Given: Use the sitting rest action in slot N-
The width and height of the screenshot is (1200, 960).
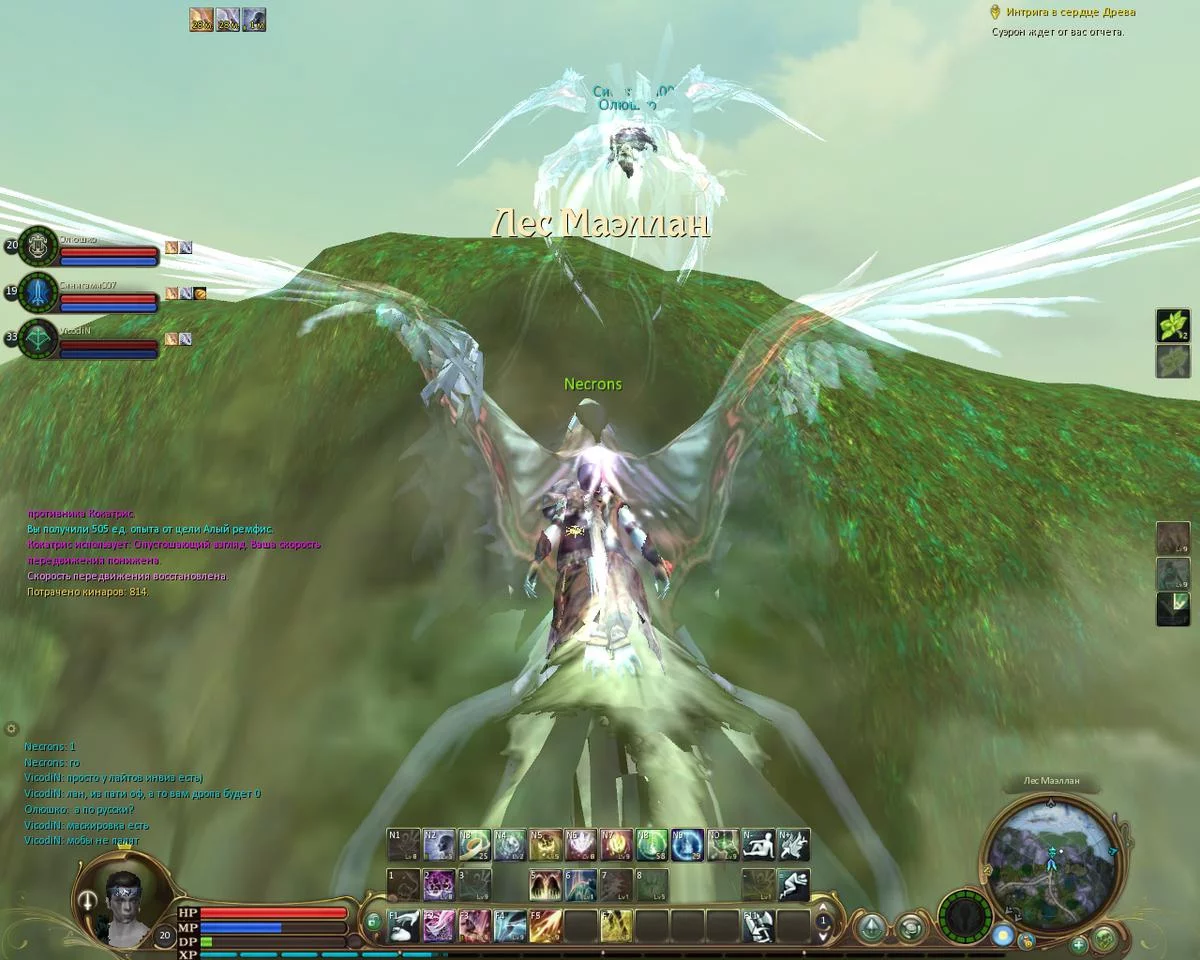Looking at the screenshot, I should (x=758, y=845).
